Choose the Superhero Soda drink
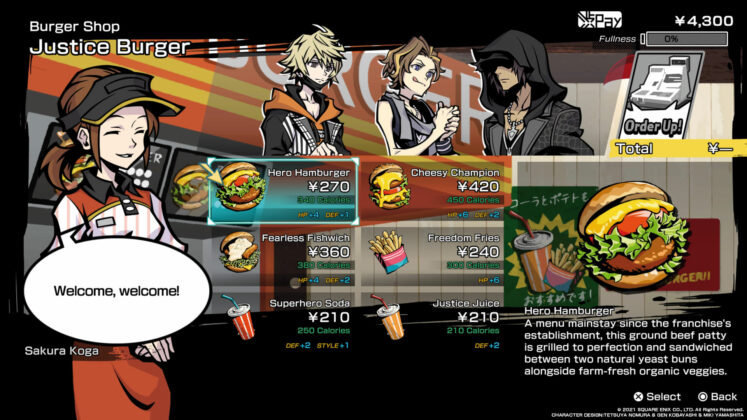This screenshot has width=747, height=420. point(284,319)
